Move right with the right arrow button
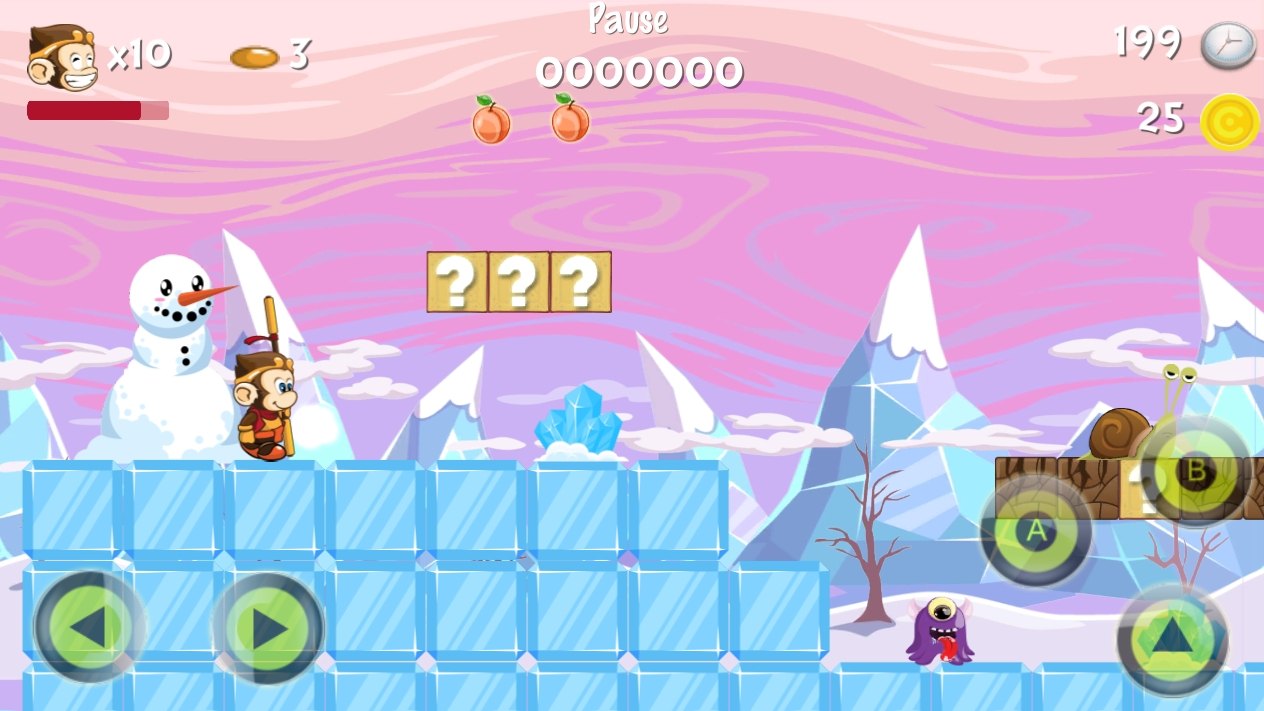This screenshot has width=1264, height=711. [x=268, y=627]
